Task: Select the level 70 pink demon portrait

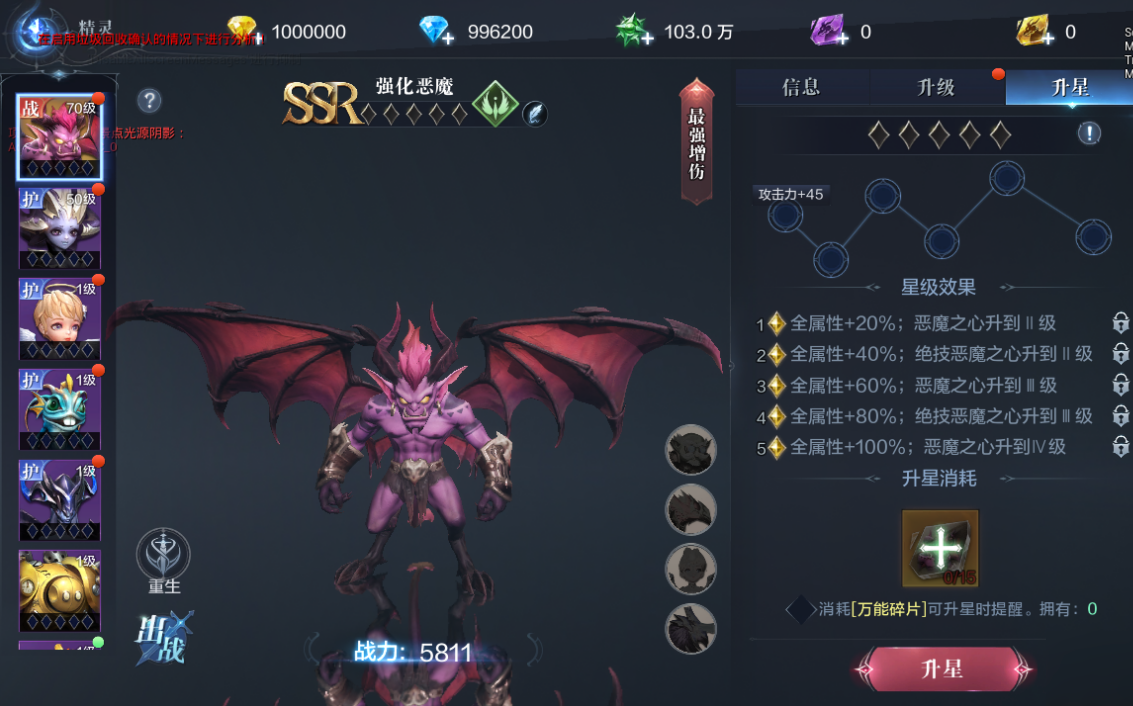Action: (x=59, y=137)
